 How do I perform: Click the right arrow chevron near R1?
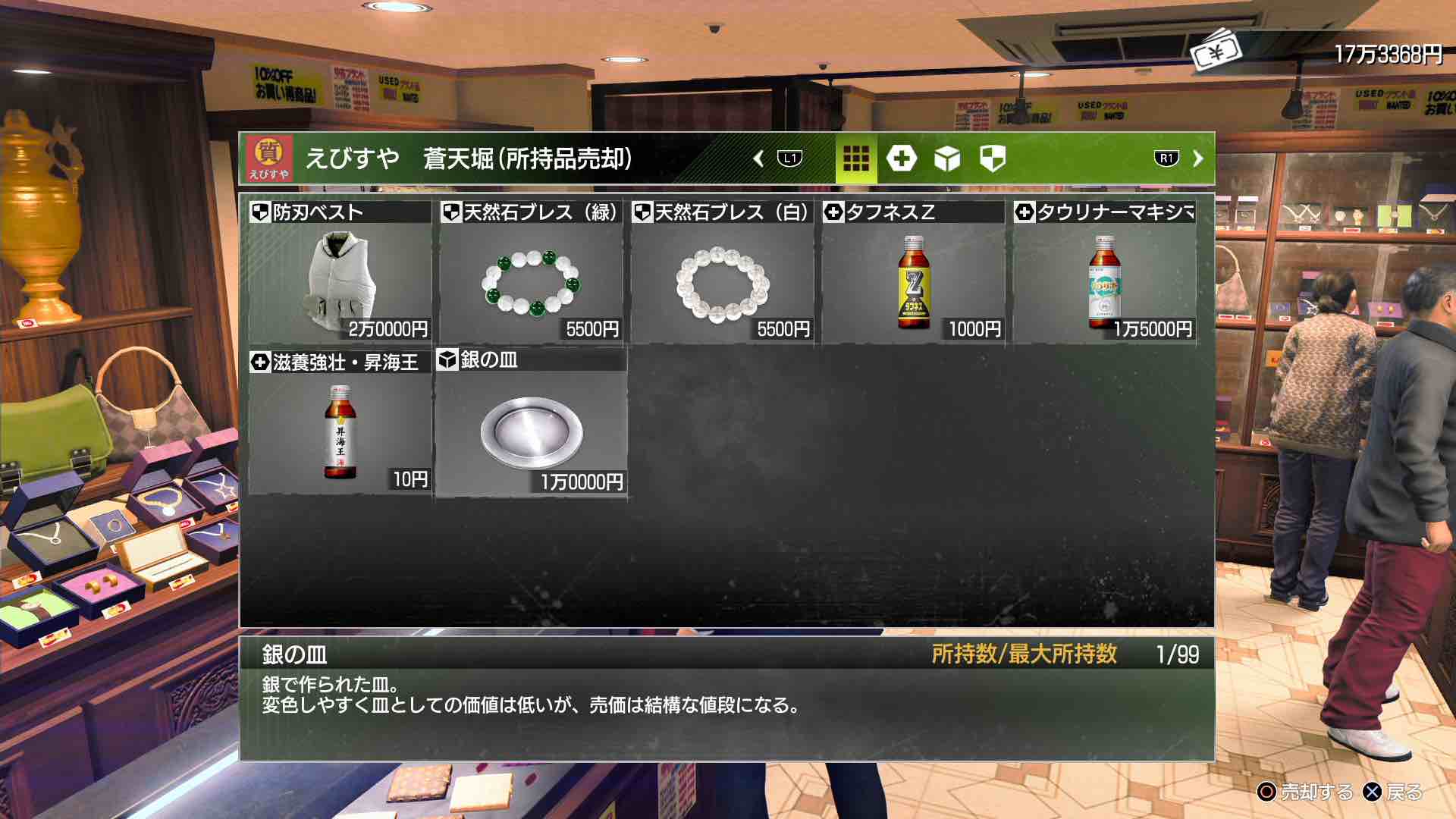click(1197, 159)
